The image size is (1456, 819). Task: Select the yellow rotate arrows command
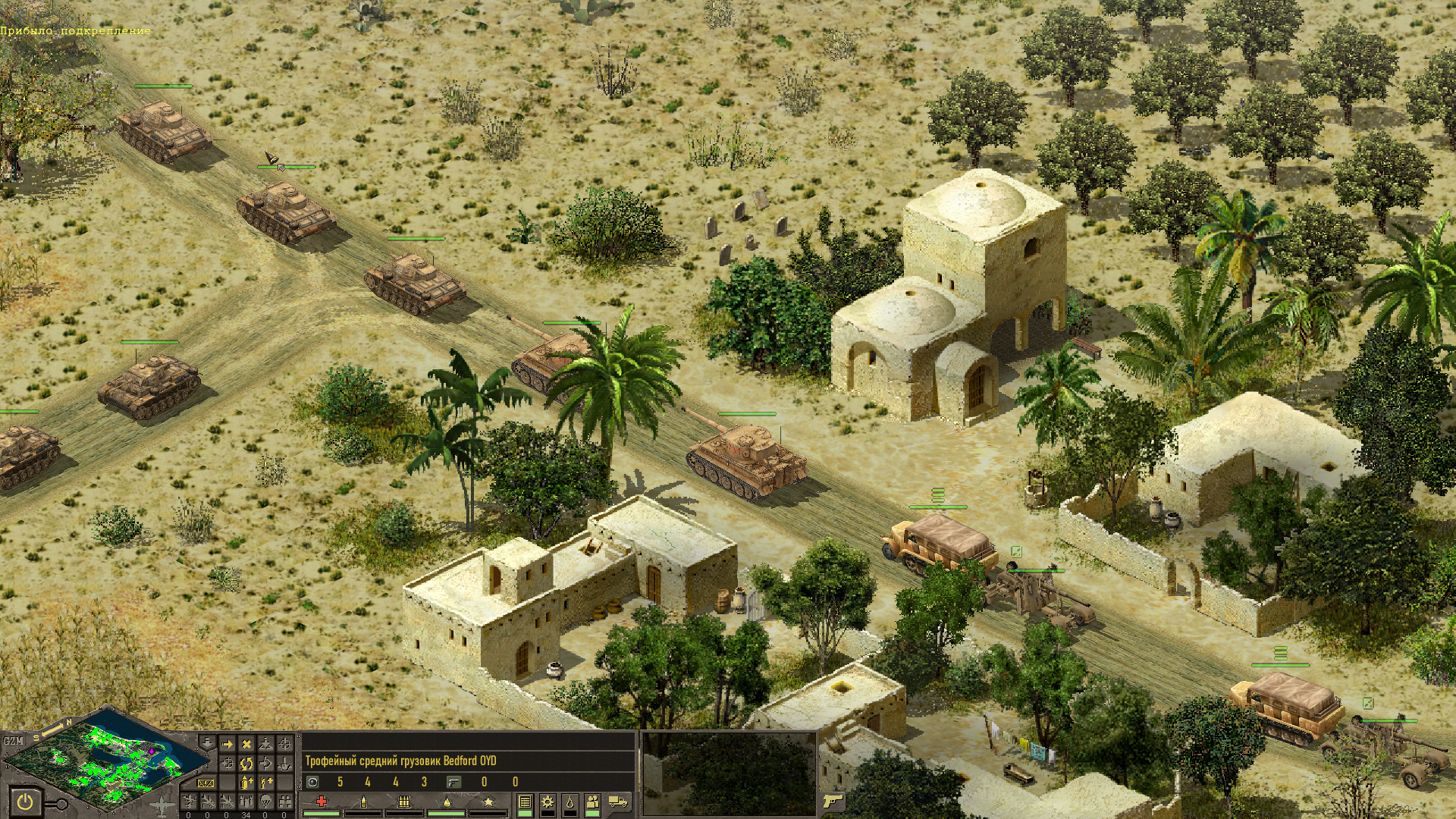(x=246, y=763)
